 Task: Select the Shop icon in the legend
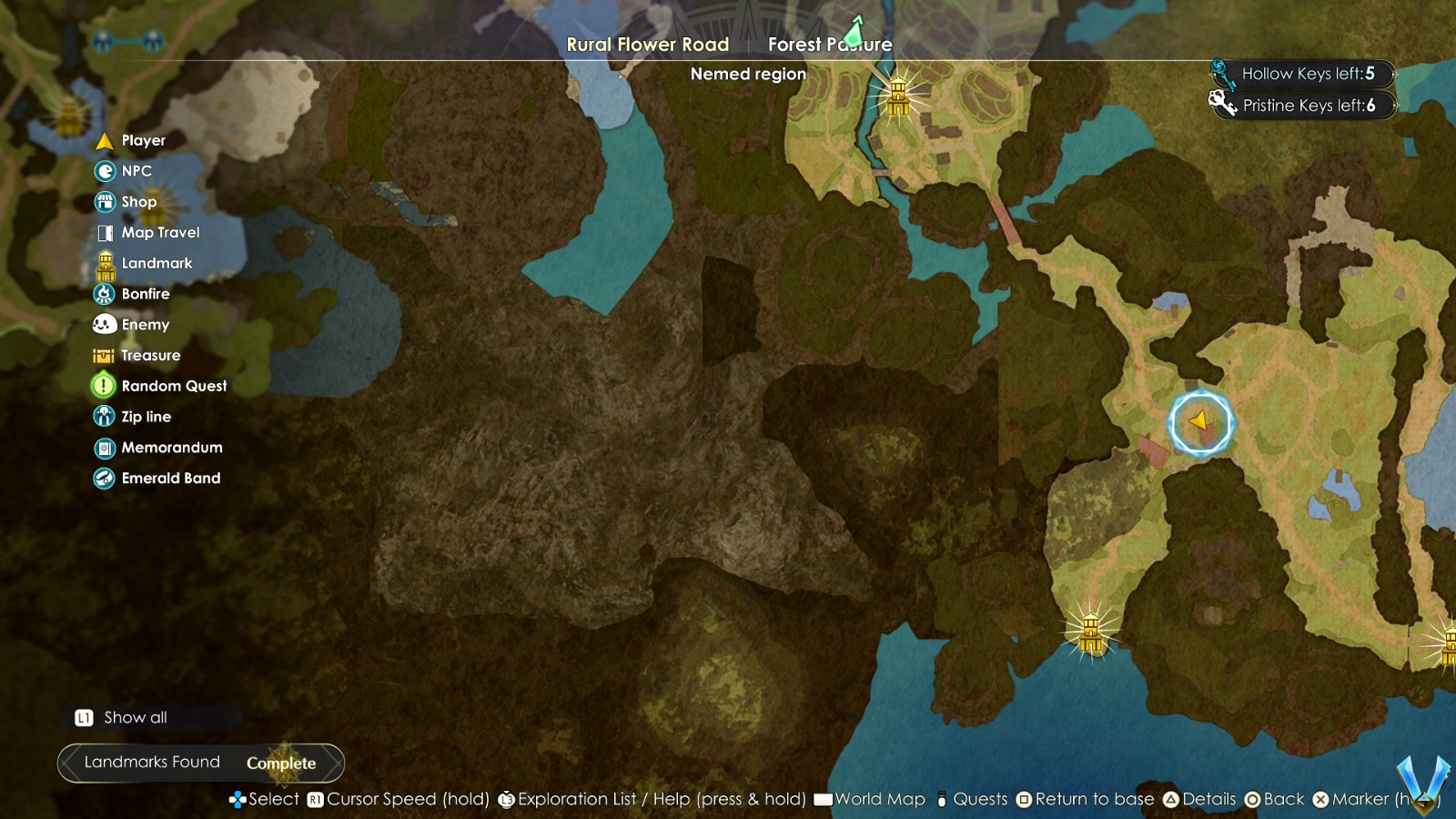click(x=105, y=201)
